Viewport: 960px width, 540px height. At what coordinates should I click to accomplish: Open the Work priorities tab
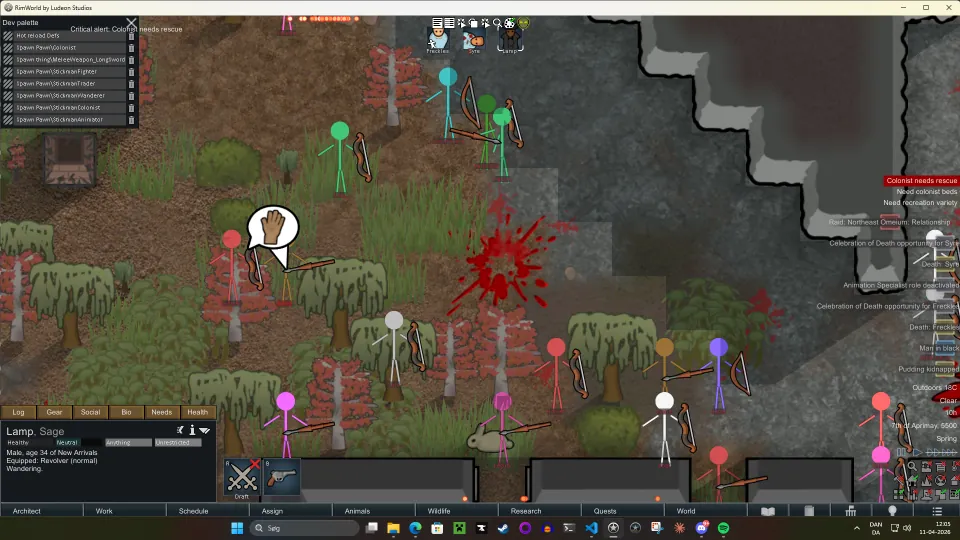104,511
